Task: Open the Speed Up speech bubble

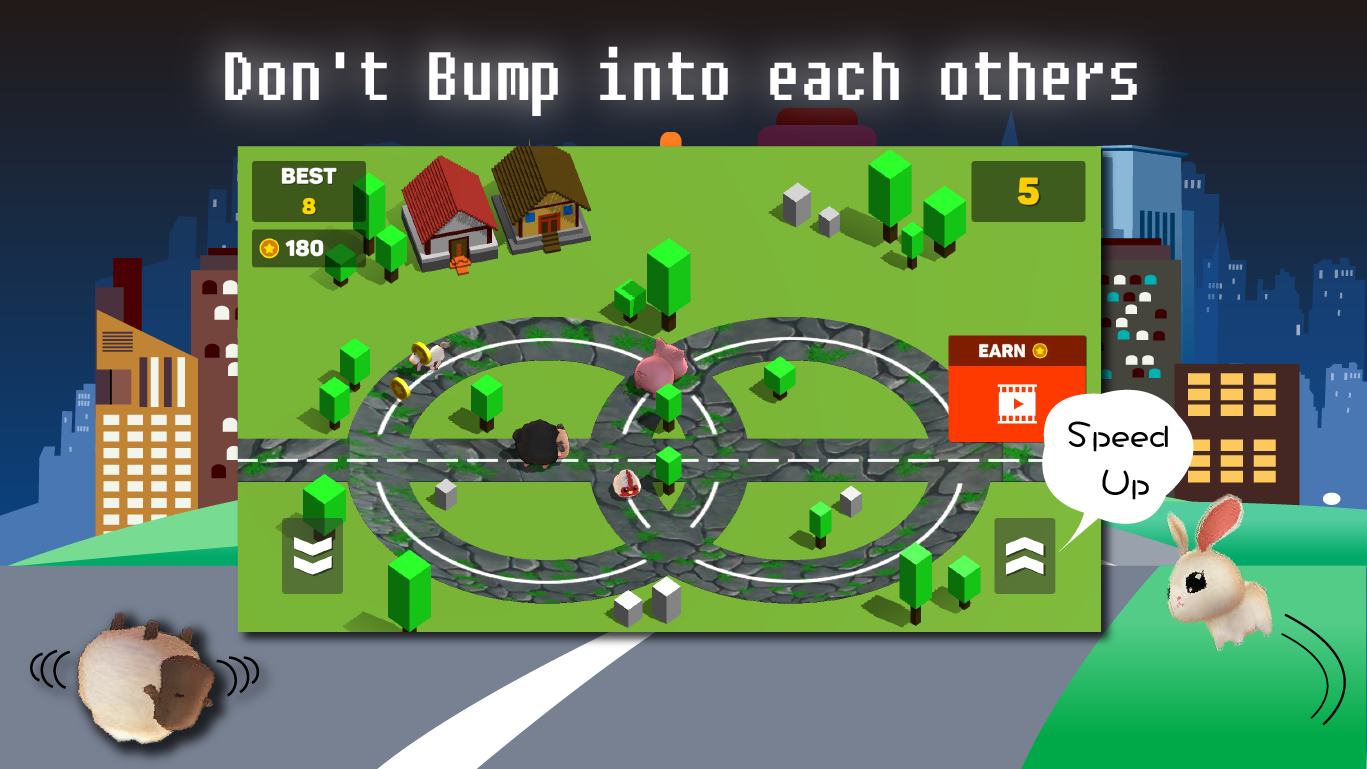Action: tap(1117, 458)
